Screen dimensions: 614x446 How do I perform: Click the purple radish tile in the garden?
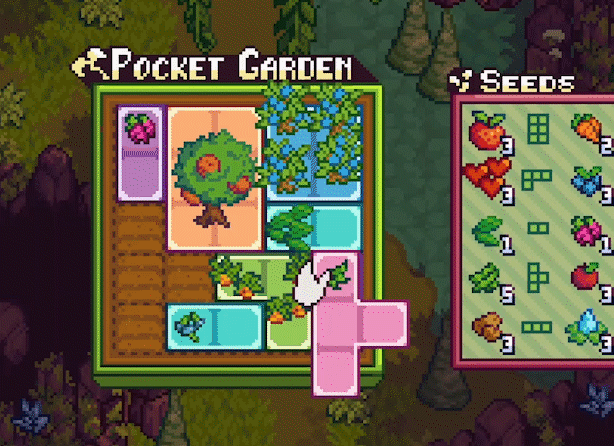click(x=139, y=152)
